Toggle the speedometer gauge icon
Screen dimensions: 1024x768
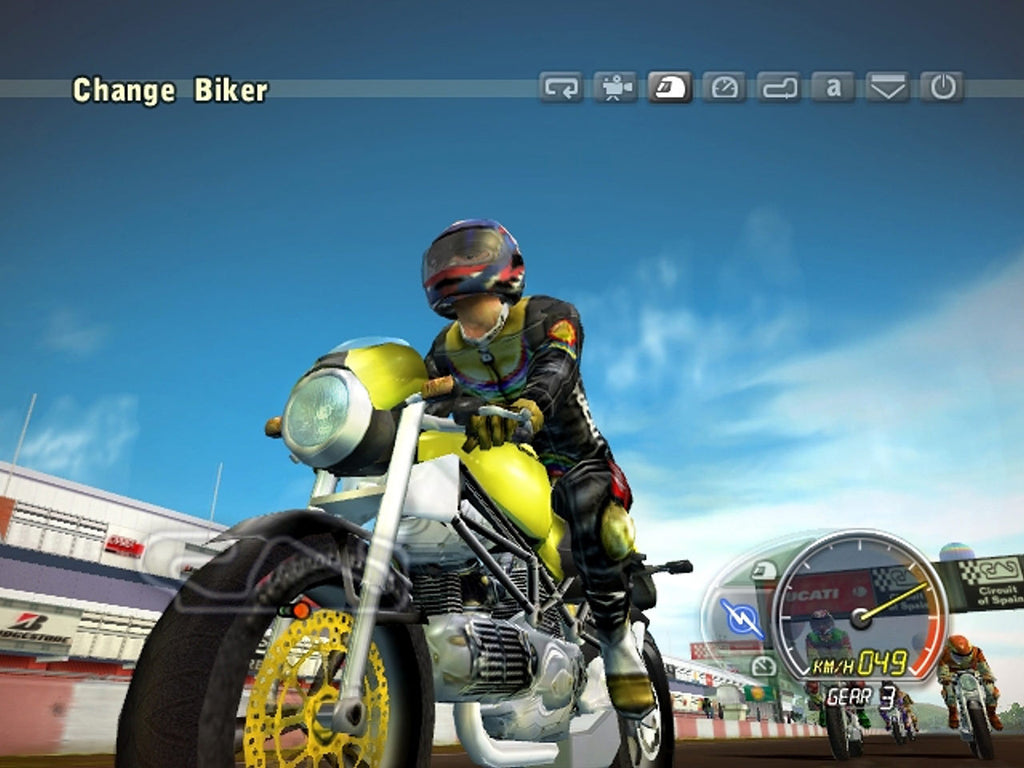pos(724,88)
